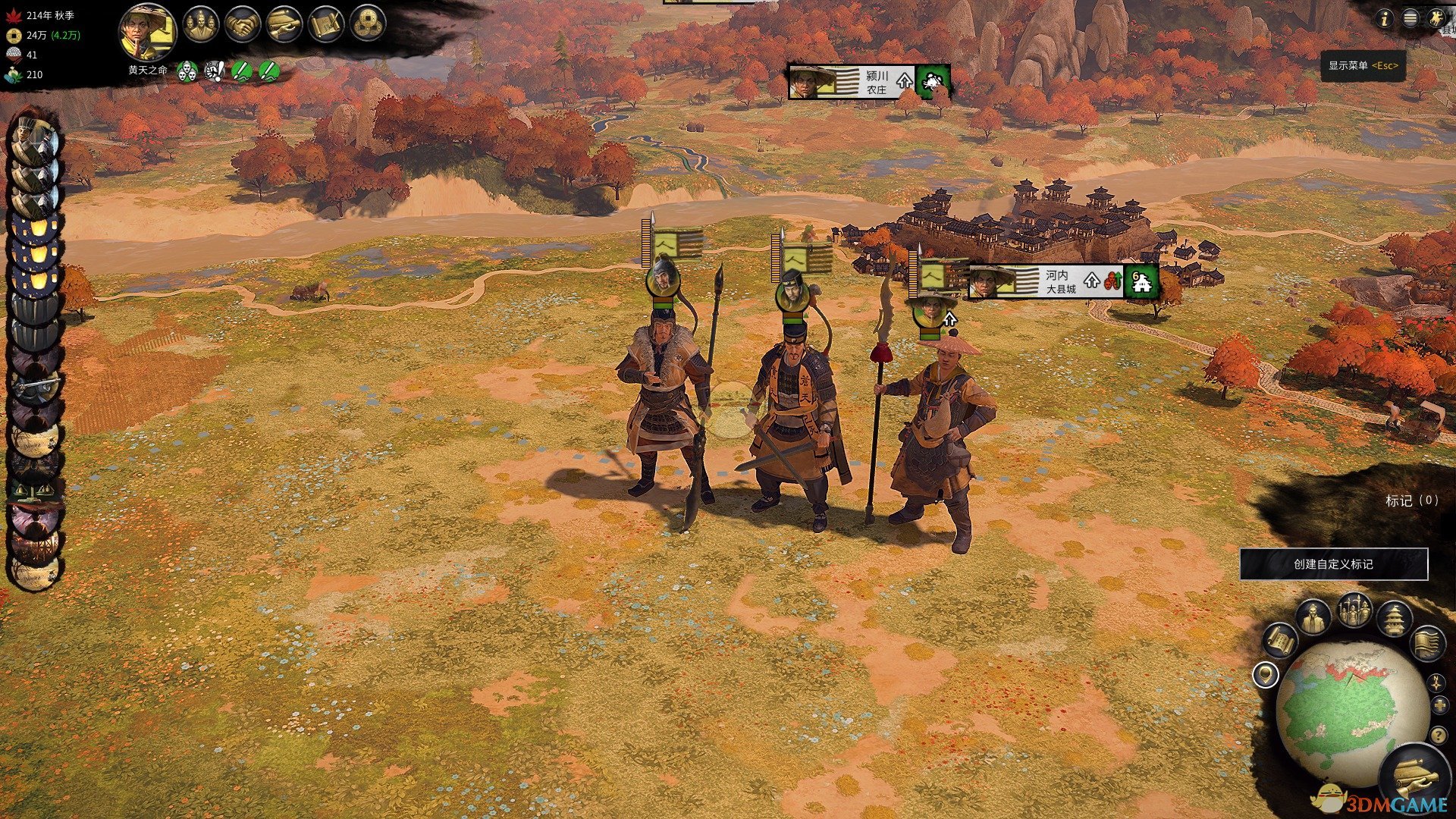This screenshot has height=819, width=1456.
Task: Open the game menu hamburger button
Action: click(1410, 18)
